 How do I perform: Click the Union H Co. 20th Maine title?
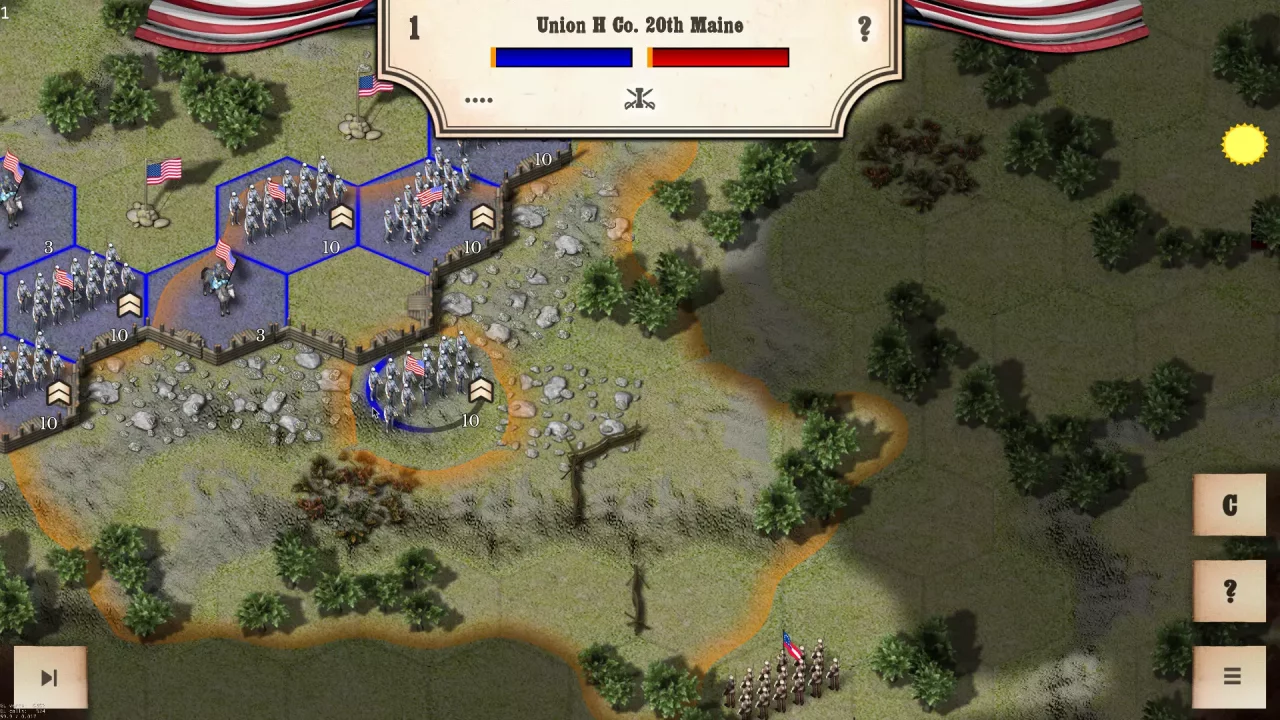click(x=639, y=25)
